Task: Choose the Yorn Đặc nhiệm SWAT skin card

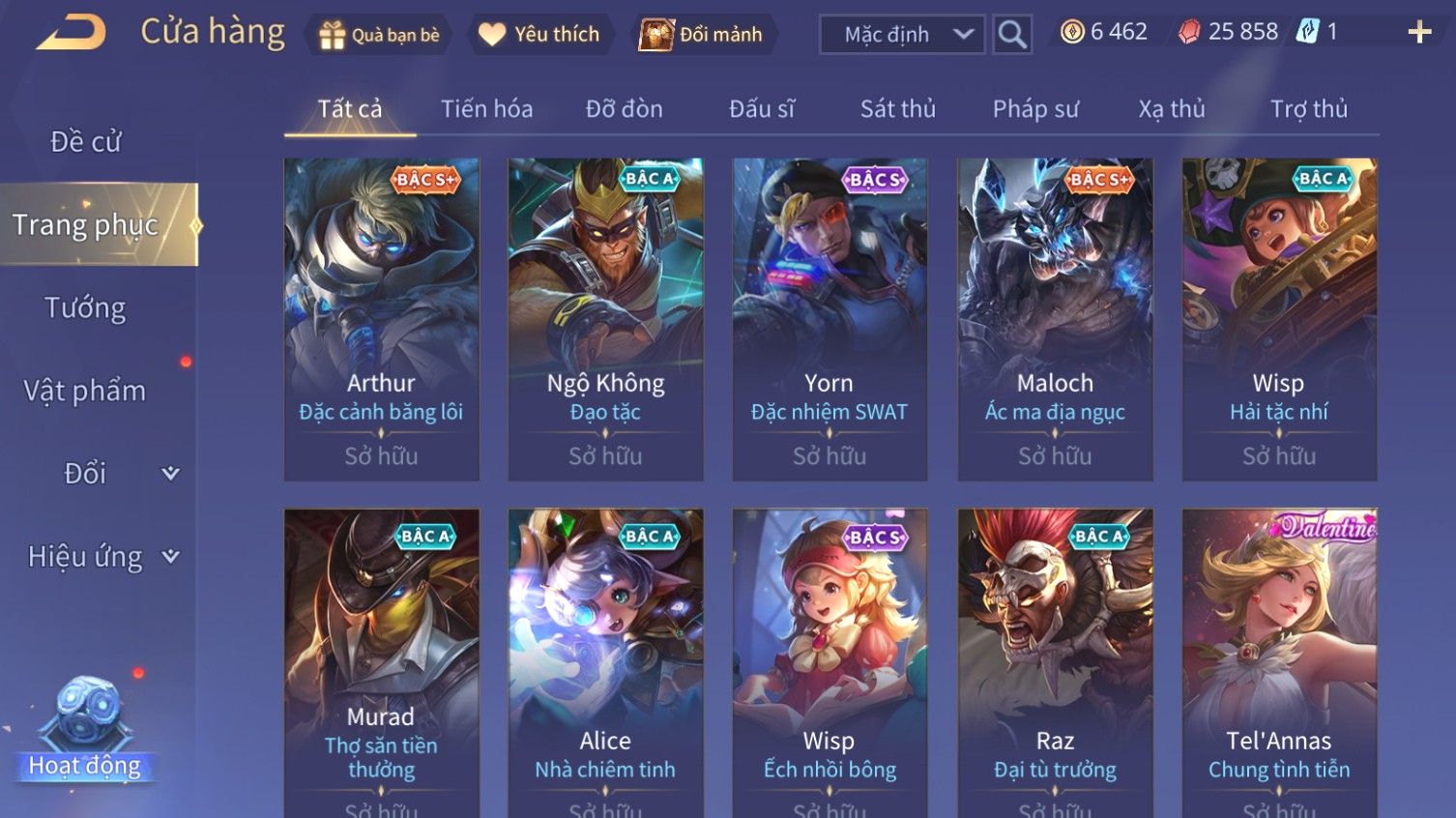Action: (x=830, y=319)
